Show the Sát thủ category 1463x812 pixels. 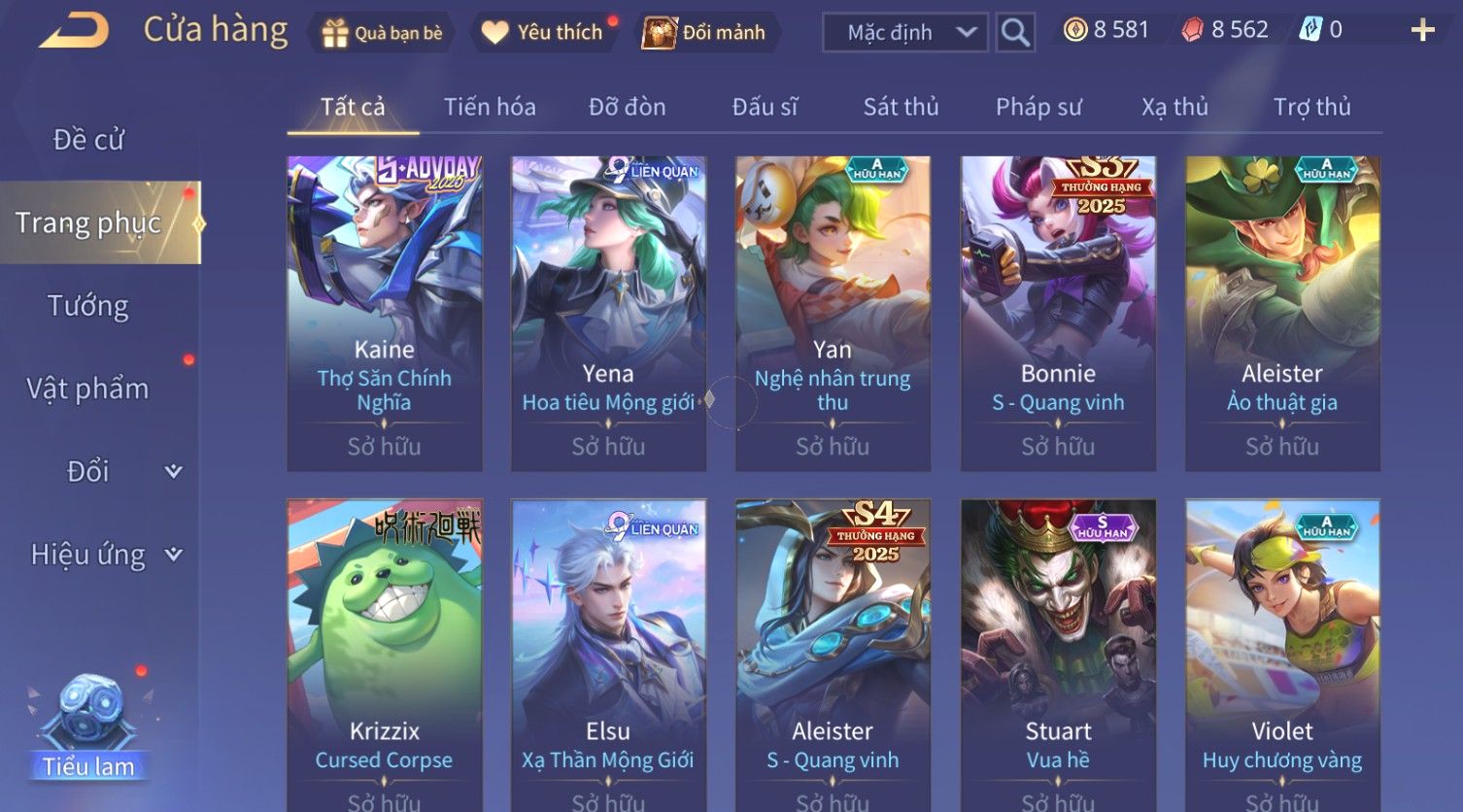point(901,107)
